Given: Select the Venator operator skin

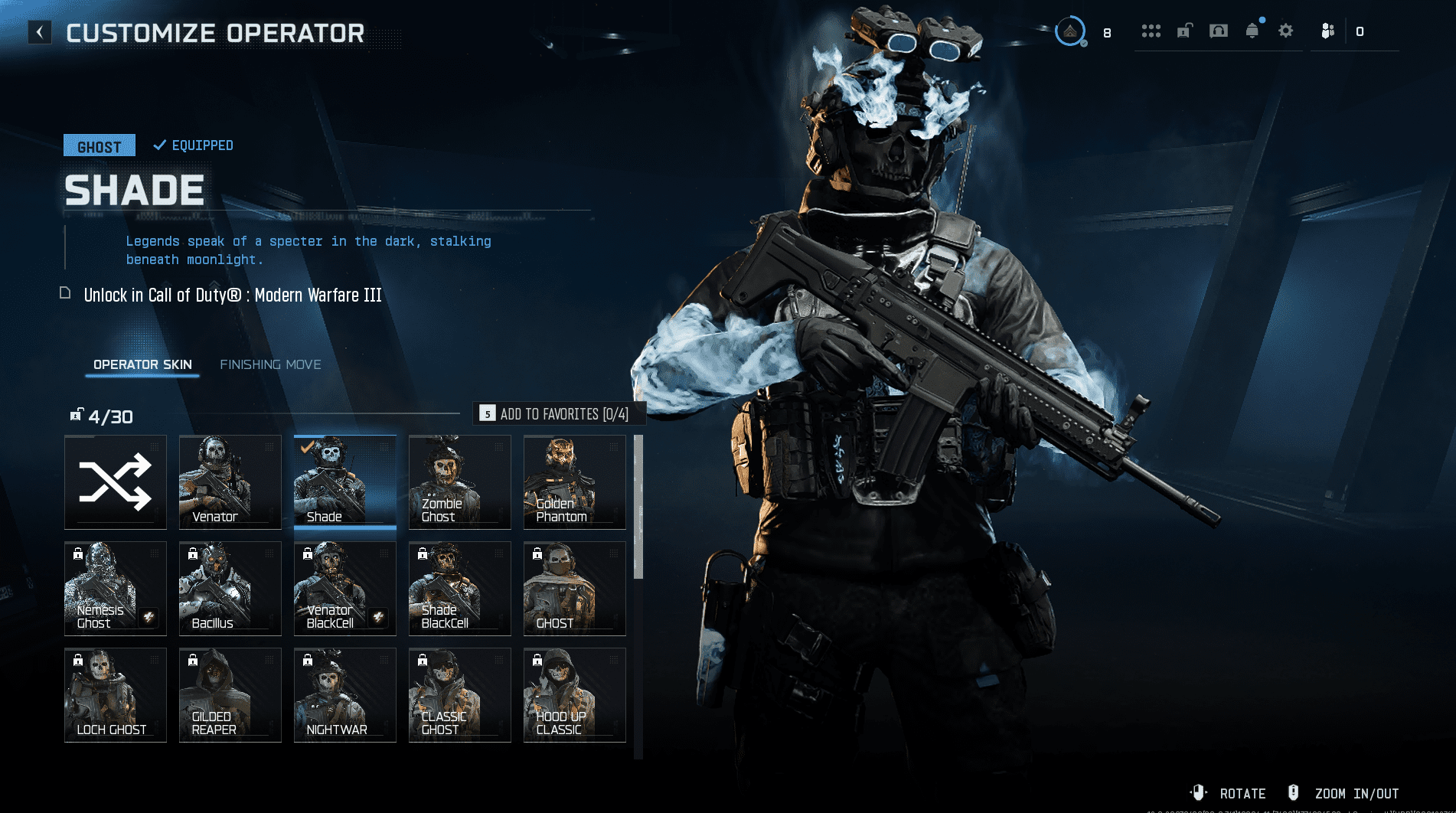Looking at the screenshot, I should coord(230,482).
